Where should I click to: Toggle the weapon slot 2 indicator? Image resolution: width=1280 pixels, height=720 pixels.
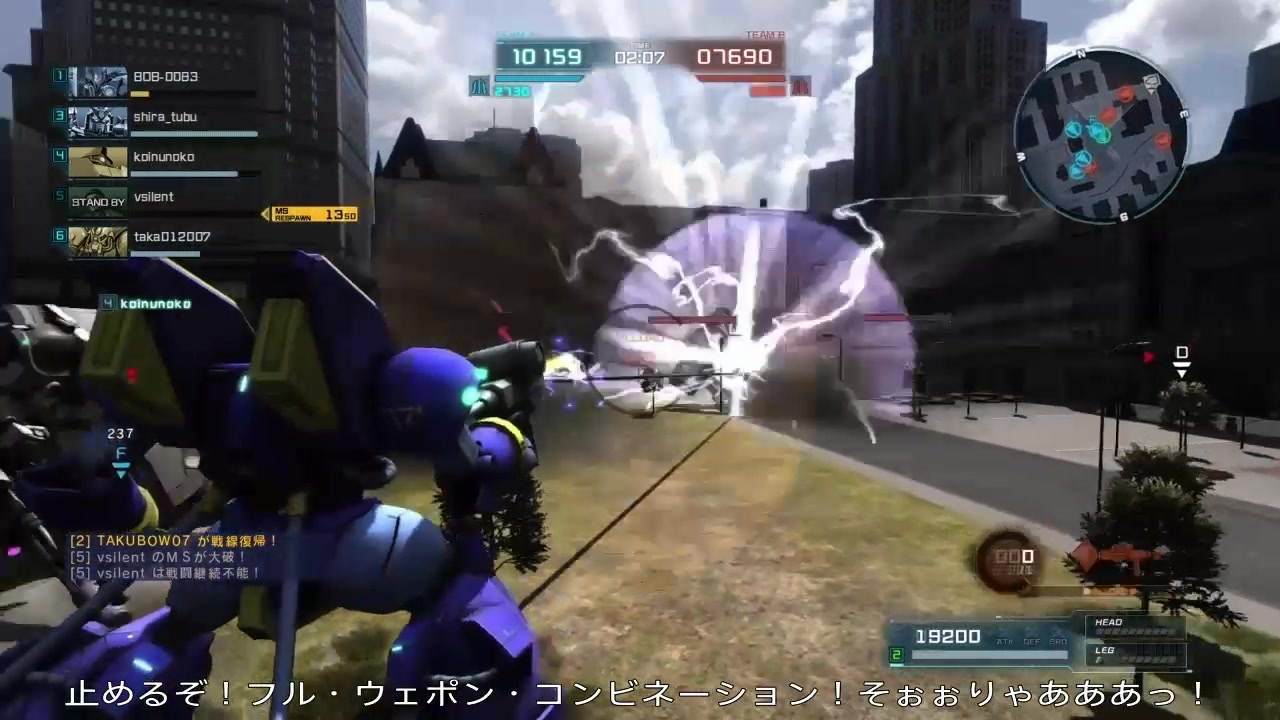[x=895, y=654]
